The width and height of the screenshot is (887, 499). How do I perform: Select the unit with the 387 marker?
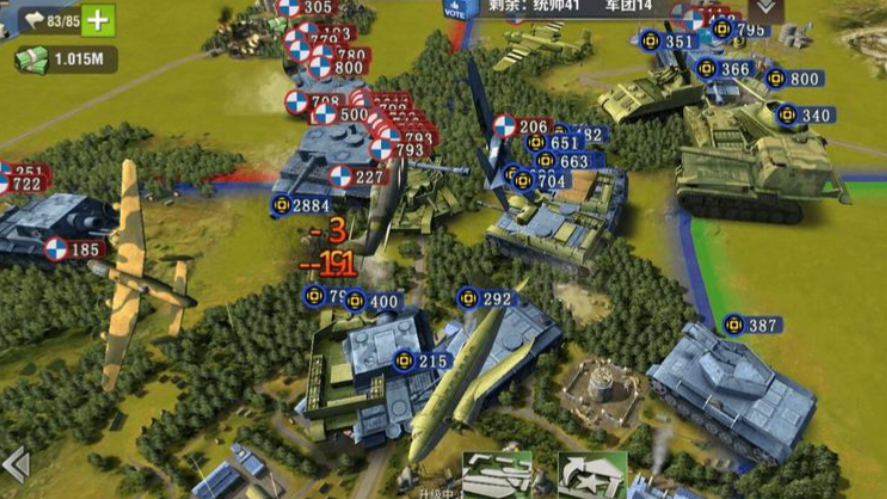coord(752,325)
